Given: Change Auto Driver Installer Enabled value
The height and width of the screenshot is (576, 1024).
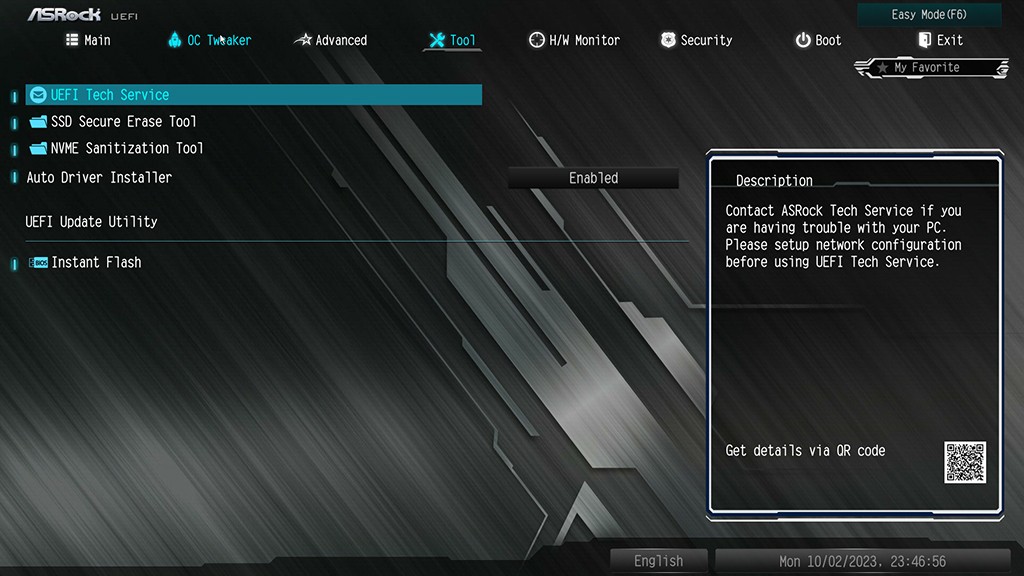Looking at the screenshot, I should (593, 178).
